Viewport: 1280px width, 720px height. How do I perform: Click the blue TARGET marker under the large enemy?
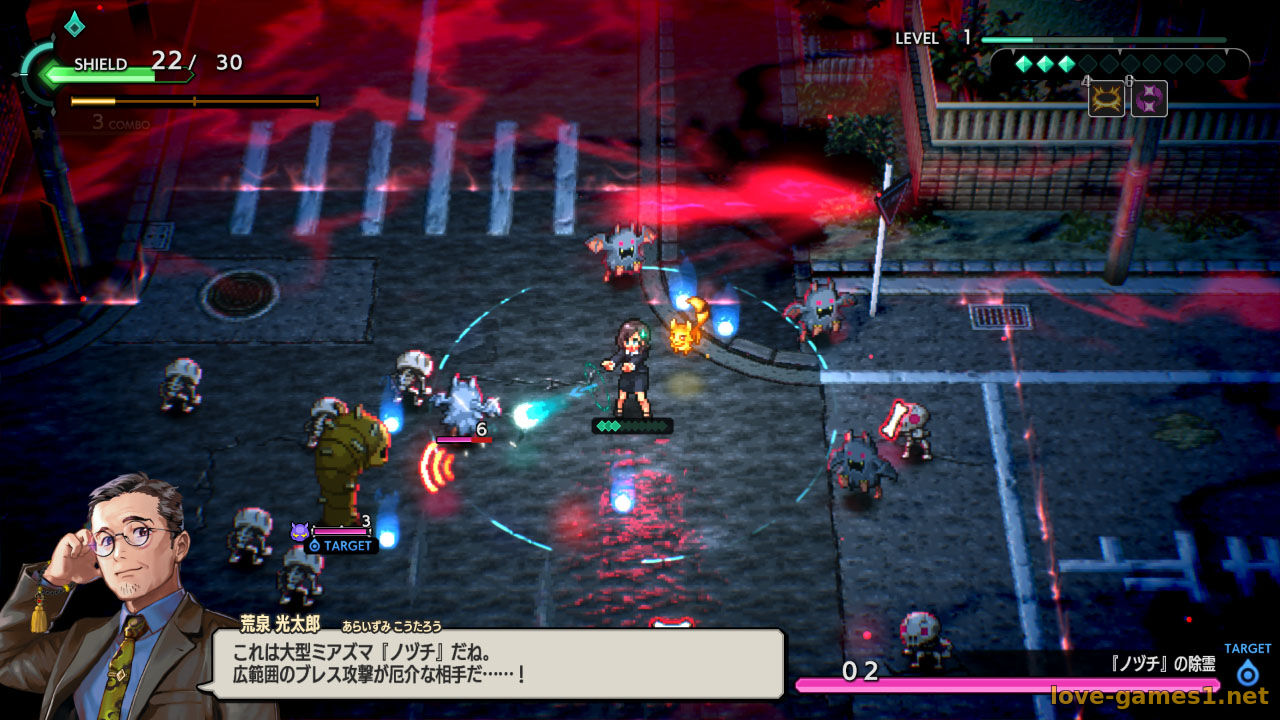341,546
